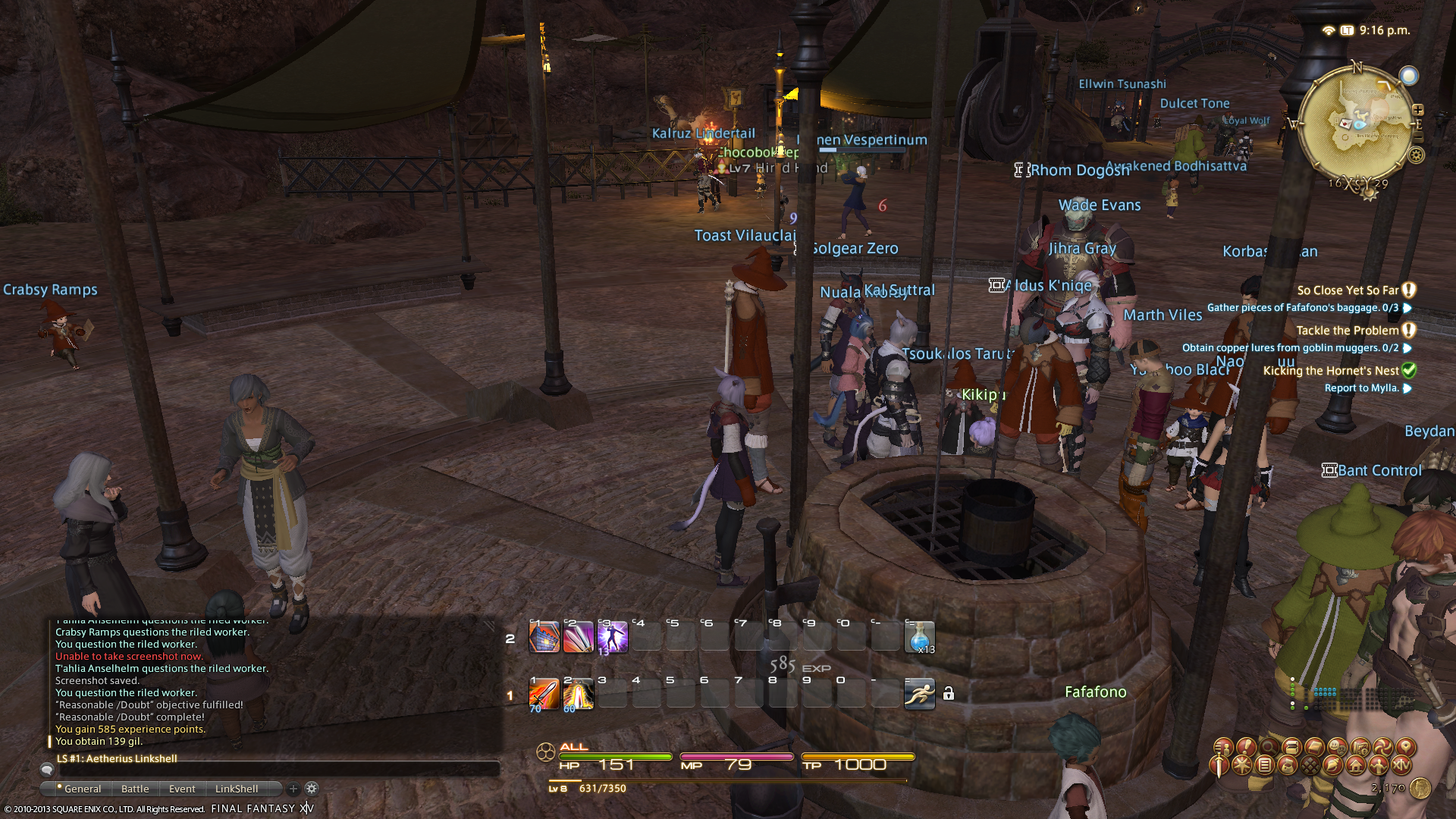1456x819 pixels.
Task: Switch to the Battle chat tab
Action: [135, 789]
